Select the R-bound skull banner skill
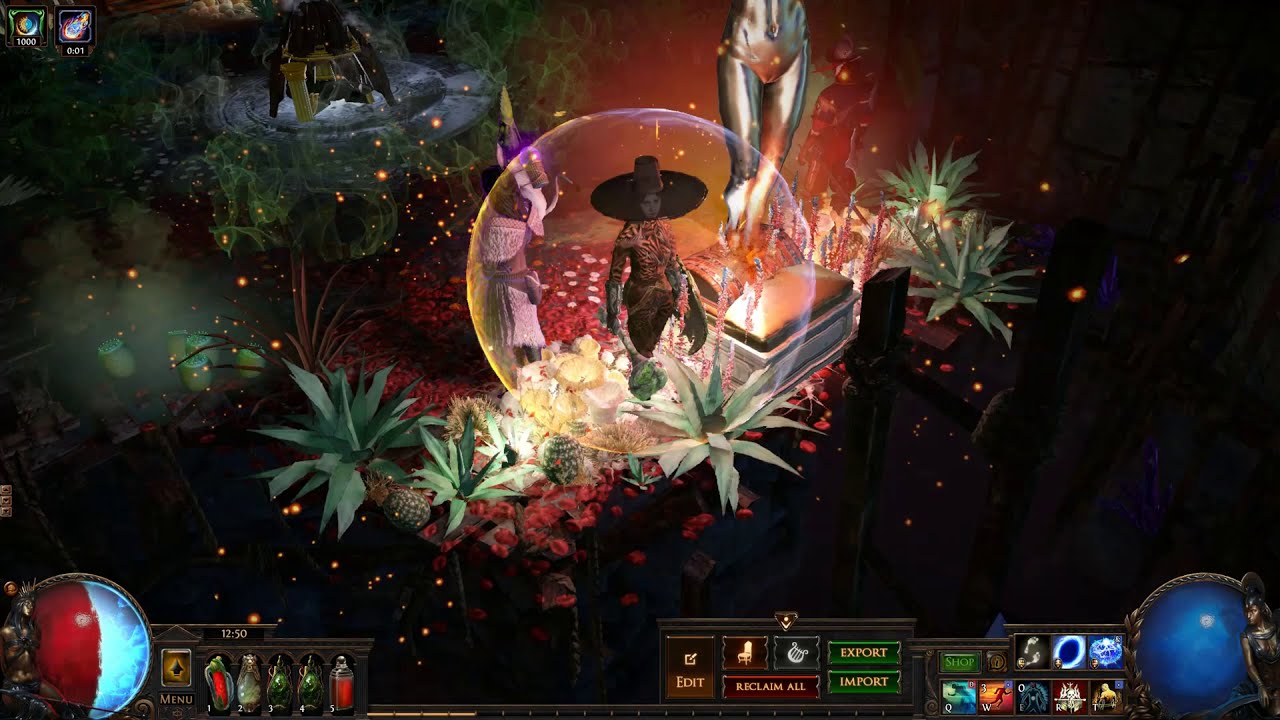 point(1069,696)
